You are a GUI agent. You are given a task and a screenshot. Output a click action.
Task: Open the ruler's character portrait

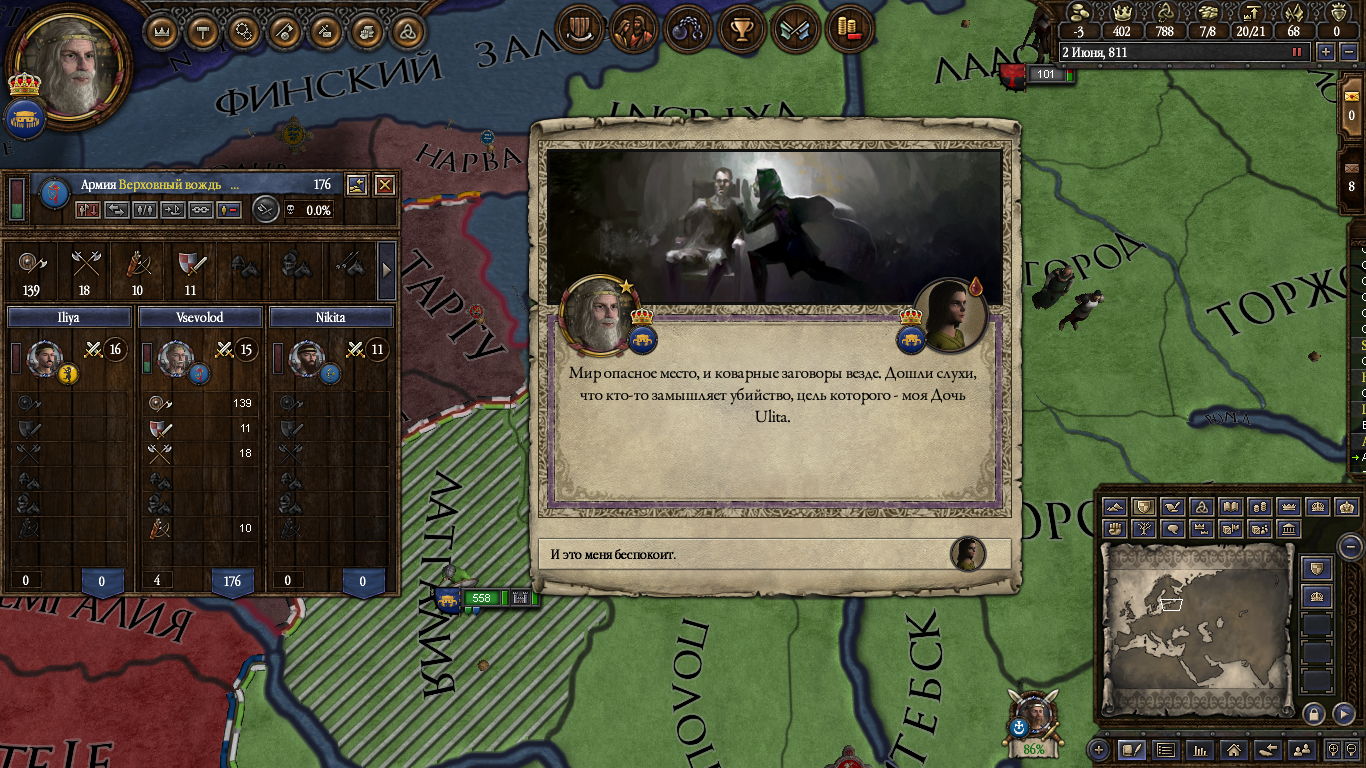(x=68, y=66)
